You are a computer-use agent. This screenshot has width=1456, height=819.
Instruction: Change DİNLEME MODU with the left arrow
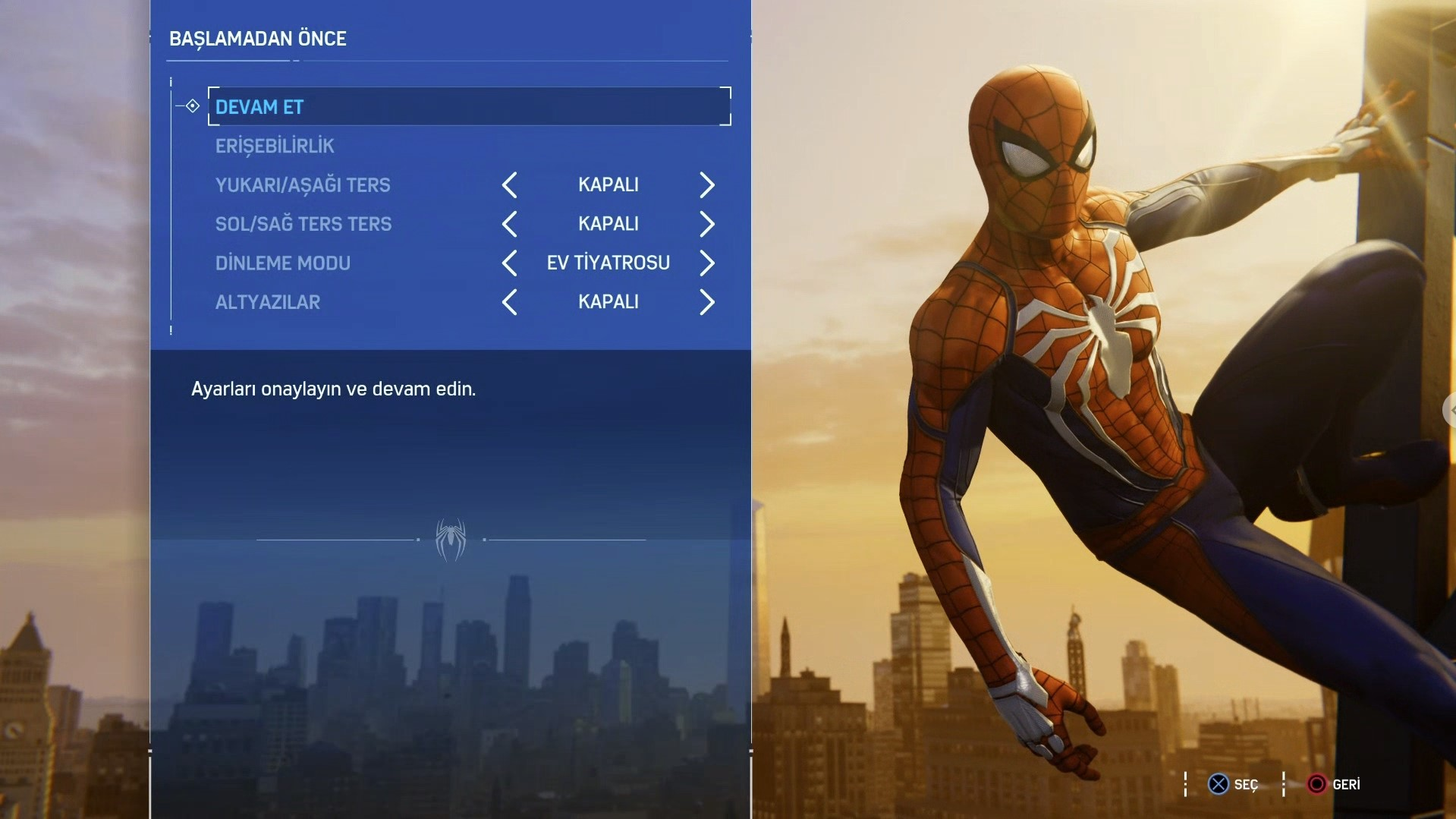[x=510, y=263]
